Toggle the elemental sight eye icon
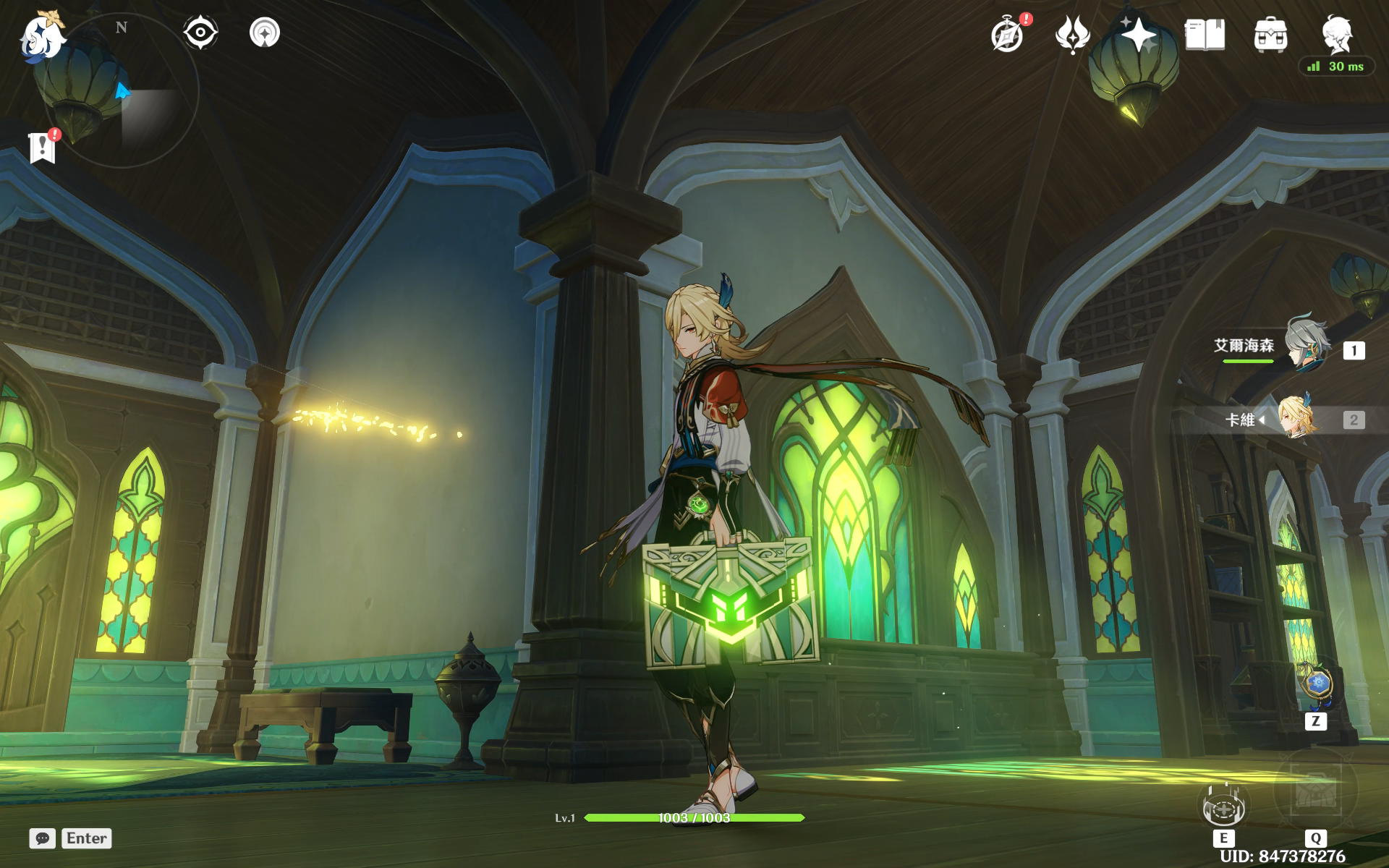1389x868 pixels. pos(200,33)
